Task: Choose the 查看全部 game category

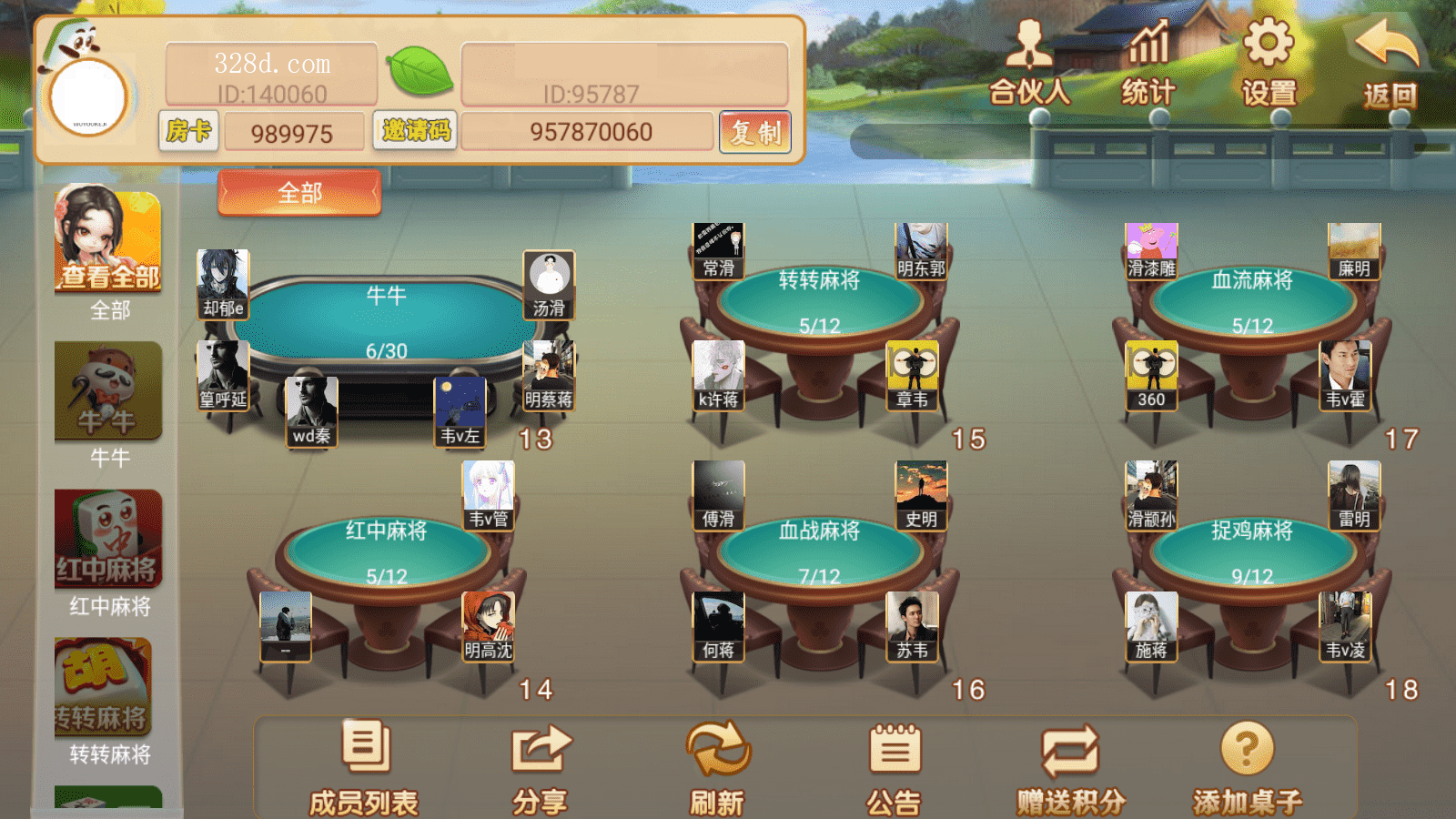Action: (x=108, y=241)
